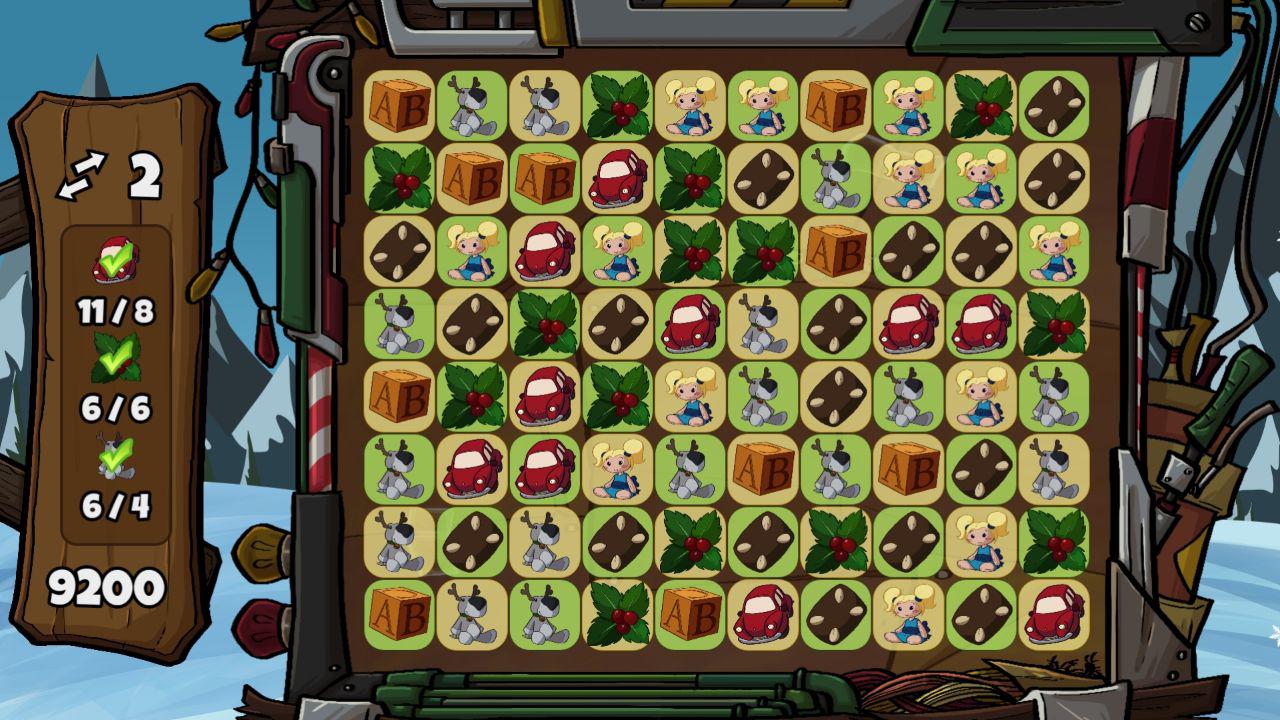Select the chocolate tile in the sixth row

point(981,469)
